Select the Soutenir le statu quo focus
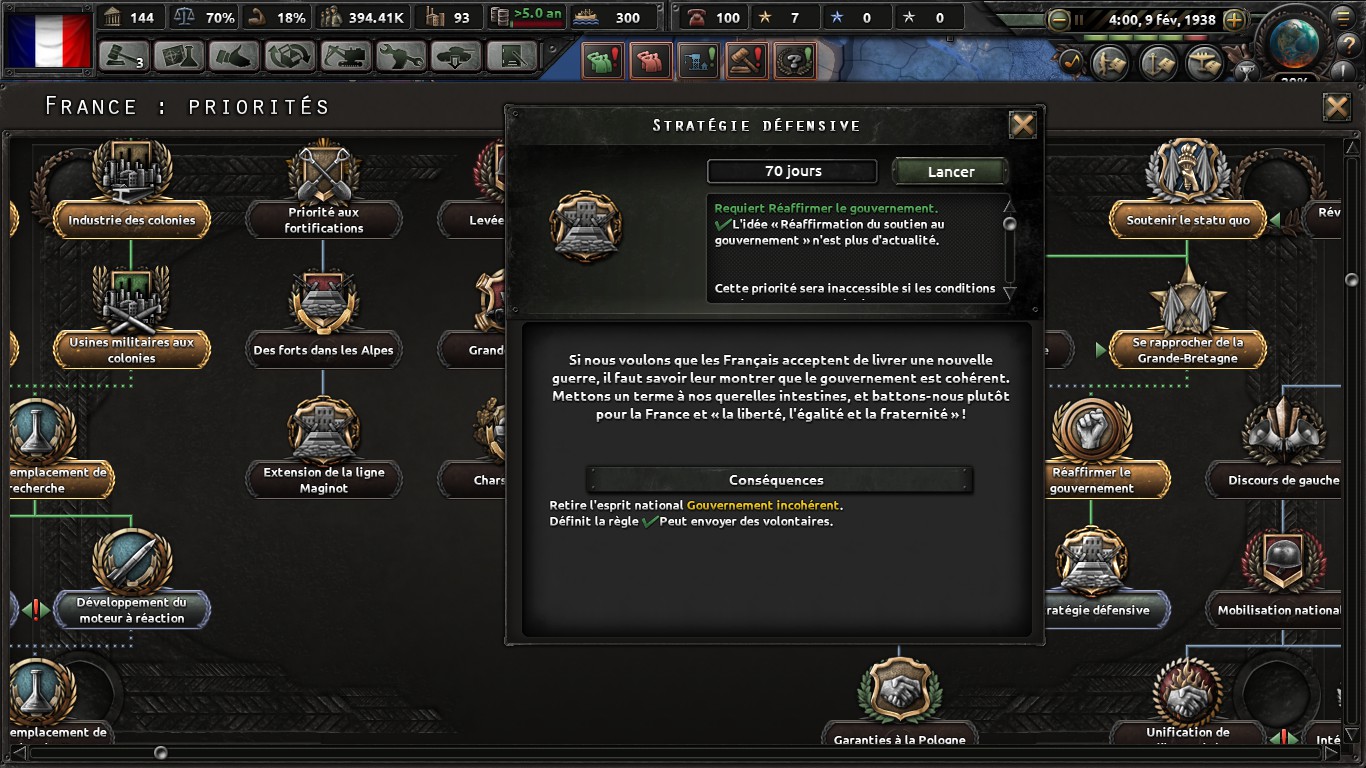Image resolution: width=1366 pixels, height=768 pixels. pos(1188,220)
